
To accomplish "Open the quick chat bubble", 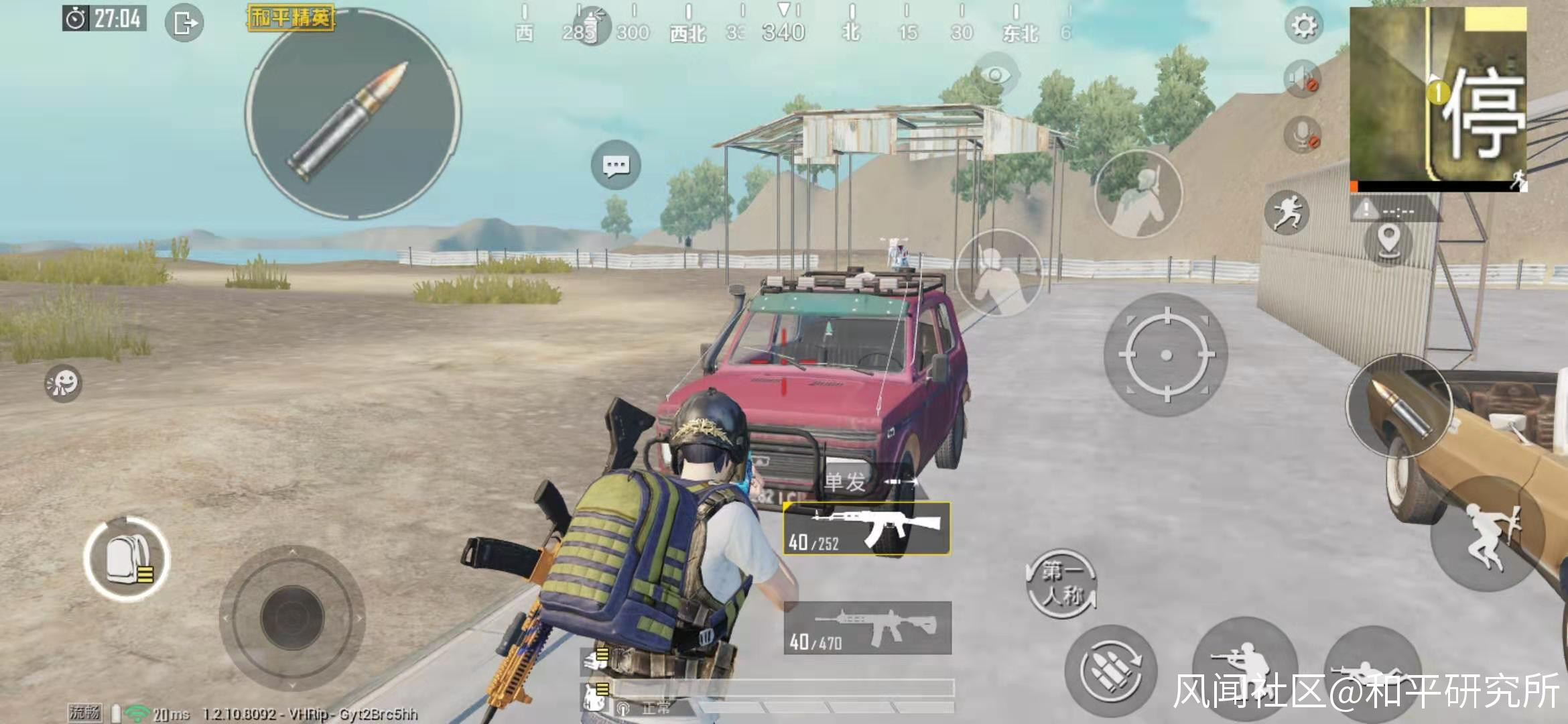I will 616,165.
